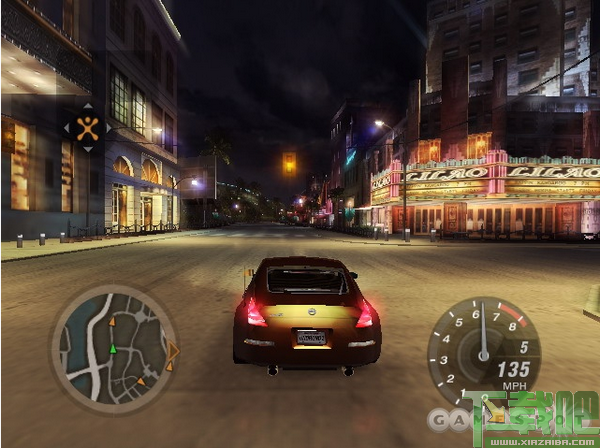This screenshot has width=600, height=448.
Task: Click the green player arrow on minimap
Action: (x=112, y=348)
